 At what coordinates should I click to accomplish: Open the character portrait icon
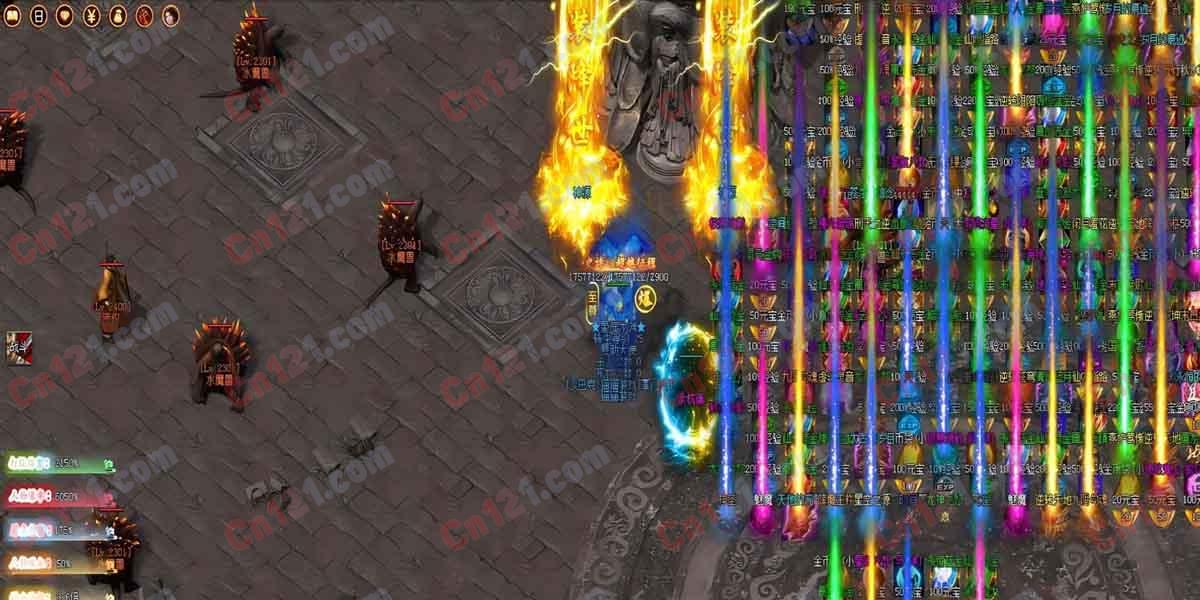click(x=170, y=15)
